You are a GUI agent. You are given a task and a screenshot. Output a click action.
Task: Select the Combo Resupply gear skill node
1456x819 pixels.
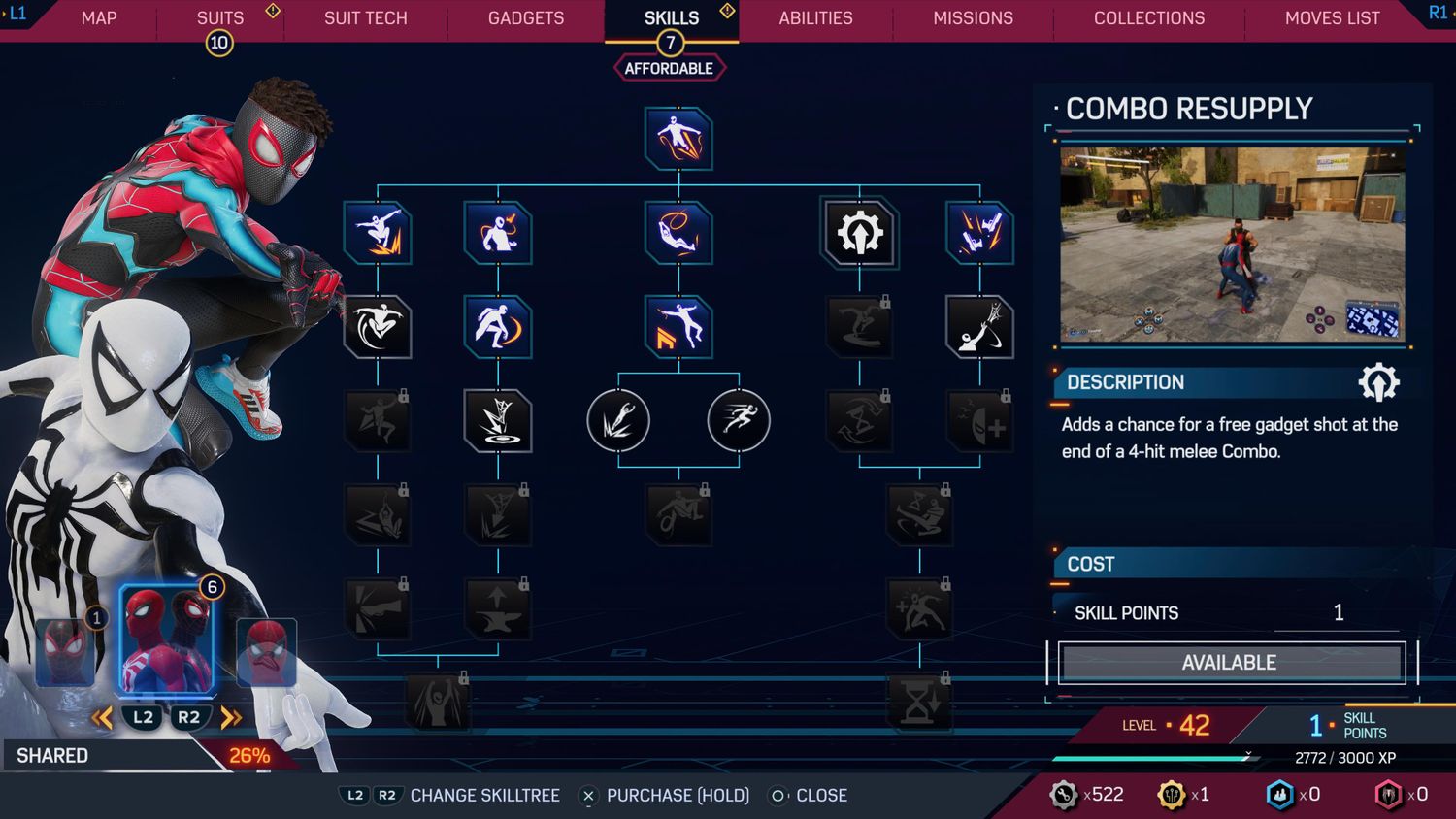859,234
